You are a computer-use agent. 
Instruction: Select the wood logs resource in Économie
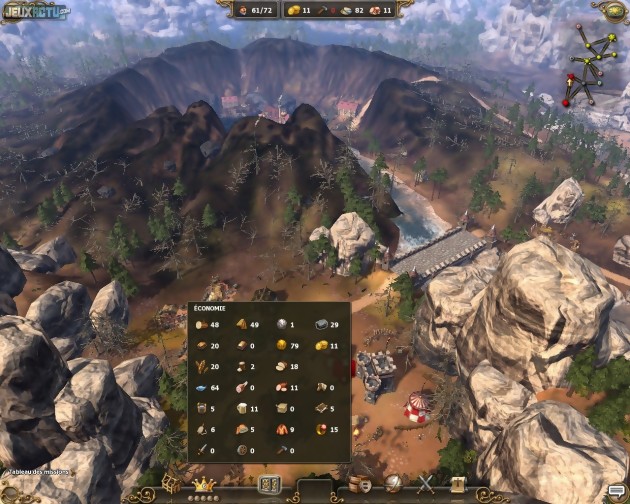pyautogui.click(x=200, y=325)
